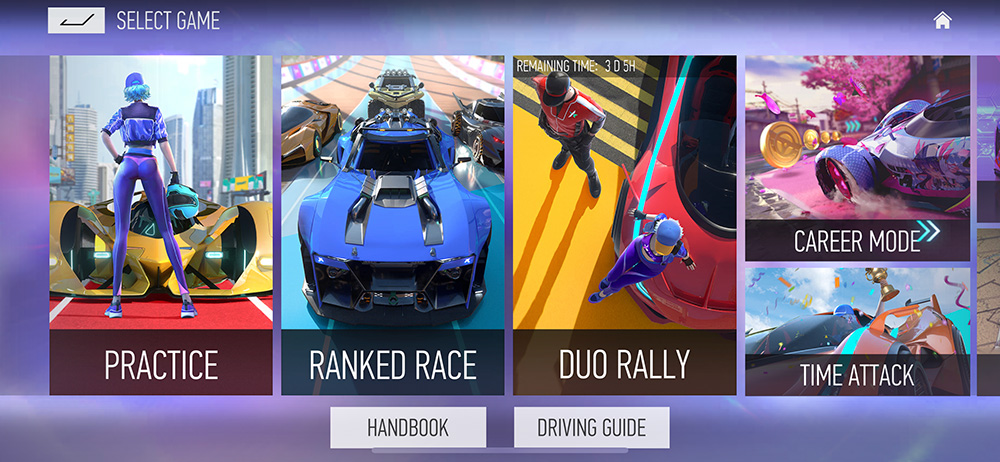Enter the Duo Rally mode
Viewport: 1000px width, 462px height.
[625, 225]
